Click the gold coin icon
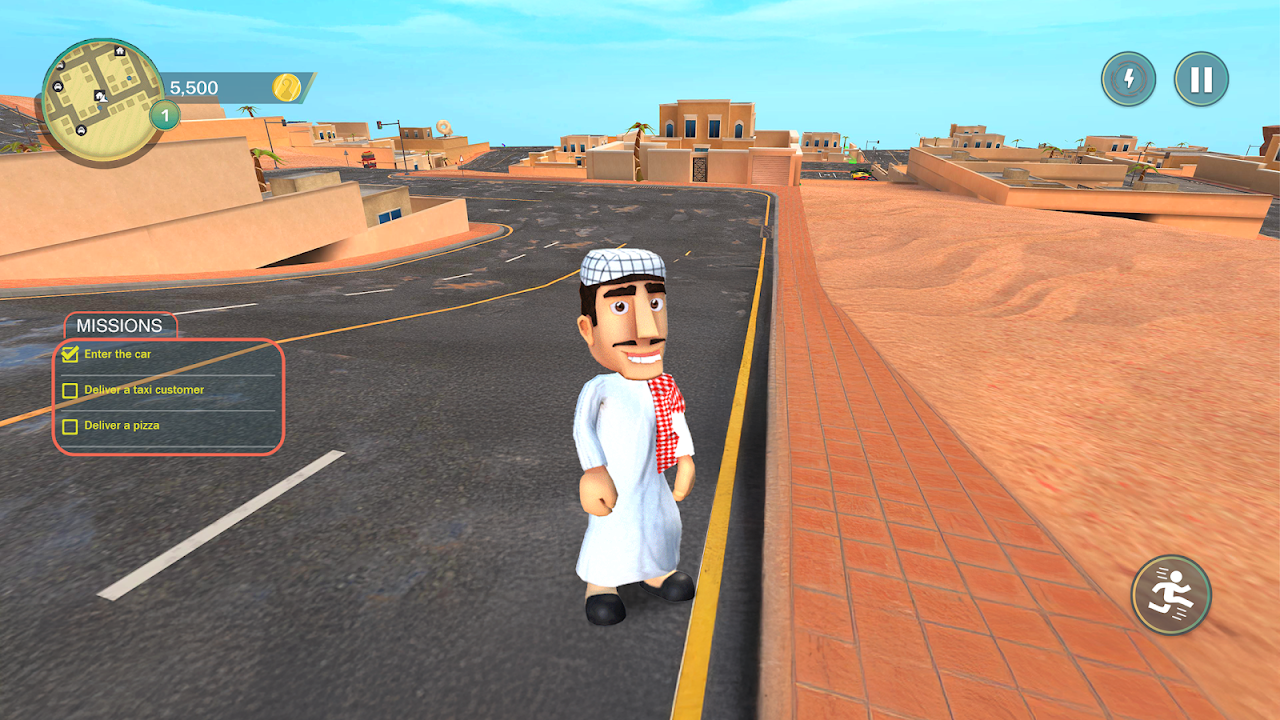 click(x=286, y=88)
